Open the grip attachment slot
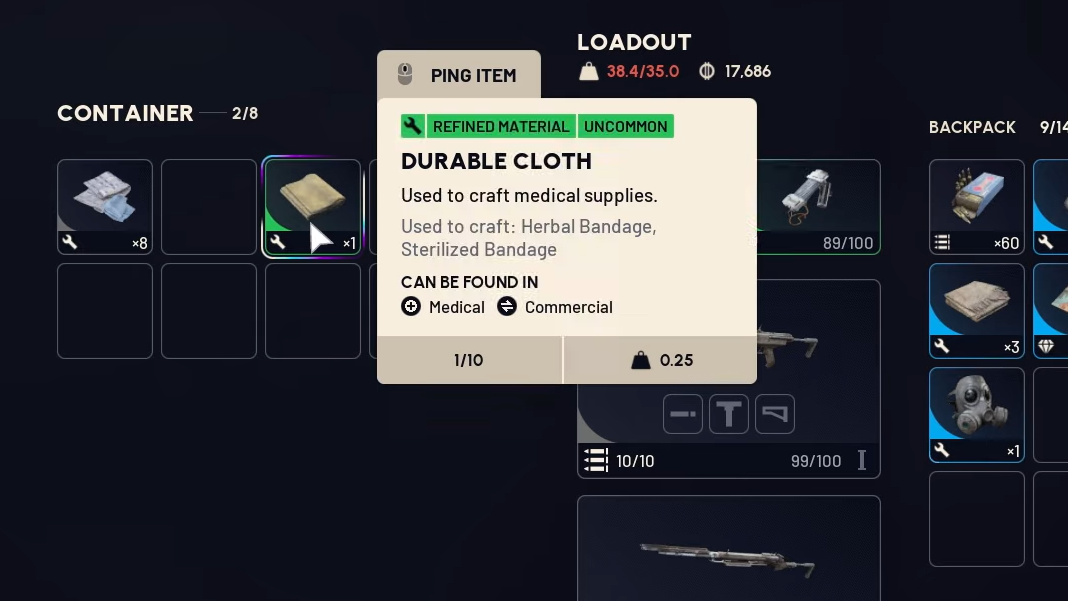 (x=729, y=414)
